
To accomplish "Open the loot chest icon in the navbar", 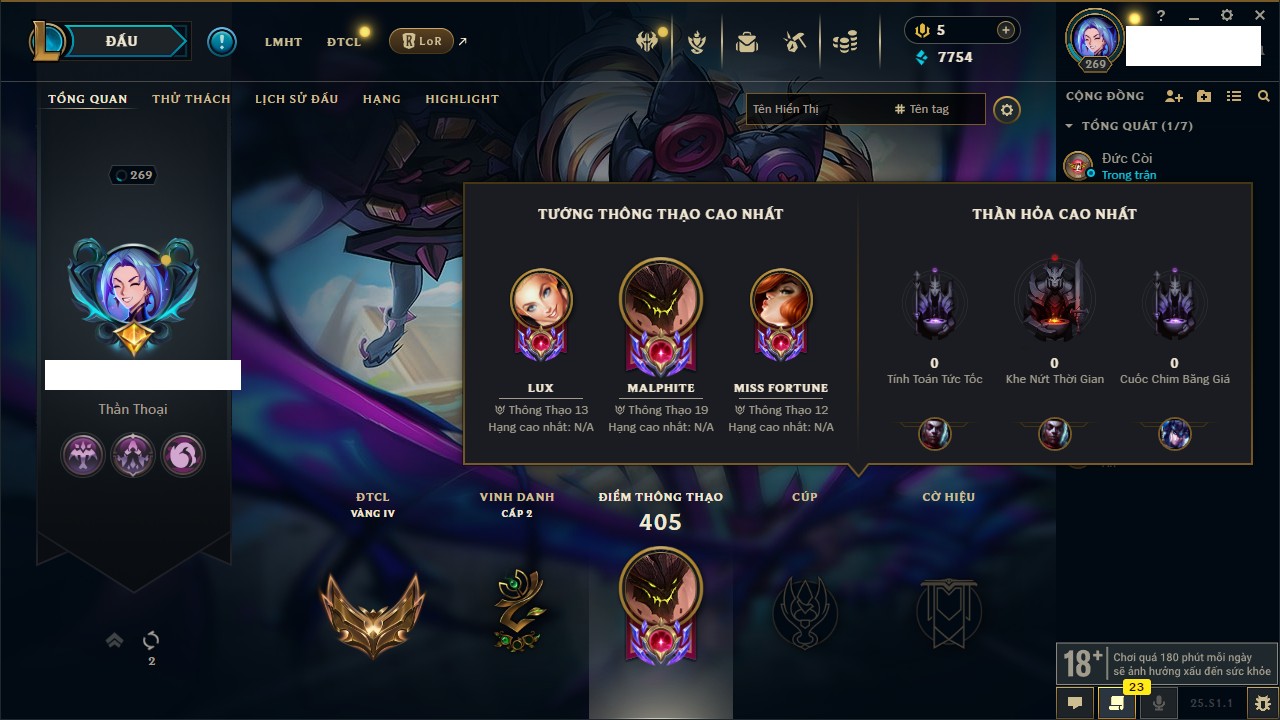I will [746, 42].
